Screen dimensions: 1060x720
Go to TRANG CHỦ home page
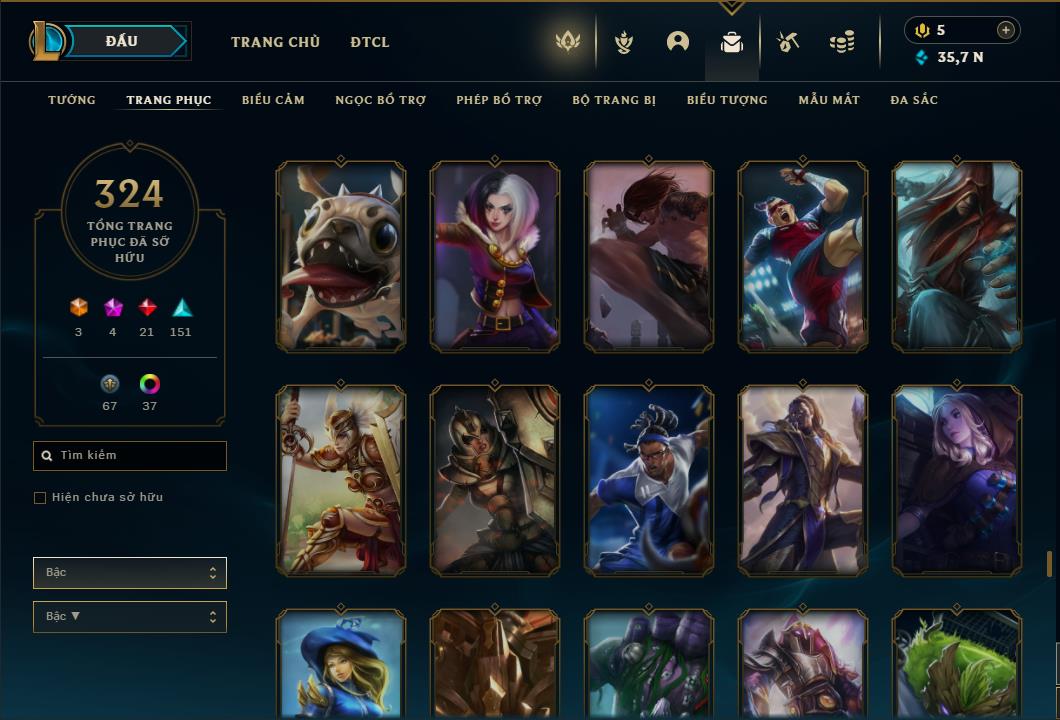[275, 42]
